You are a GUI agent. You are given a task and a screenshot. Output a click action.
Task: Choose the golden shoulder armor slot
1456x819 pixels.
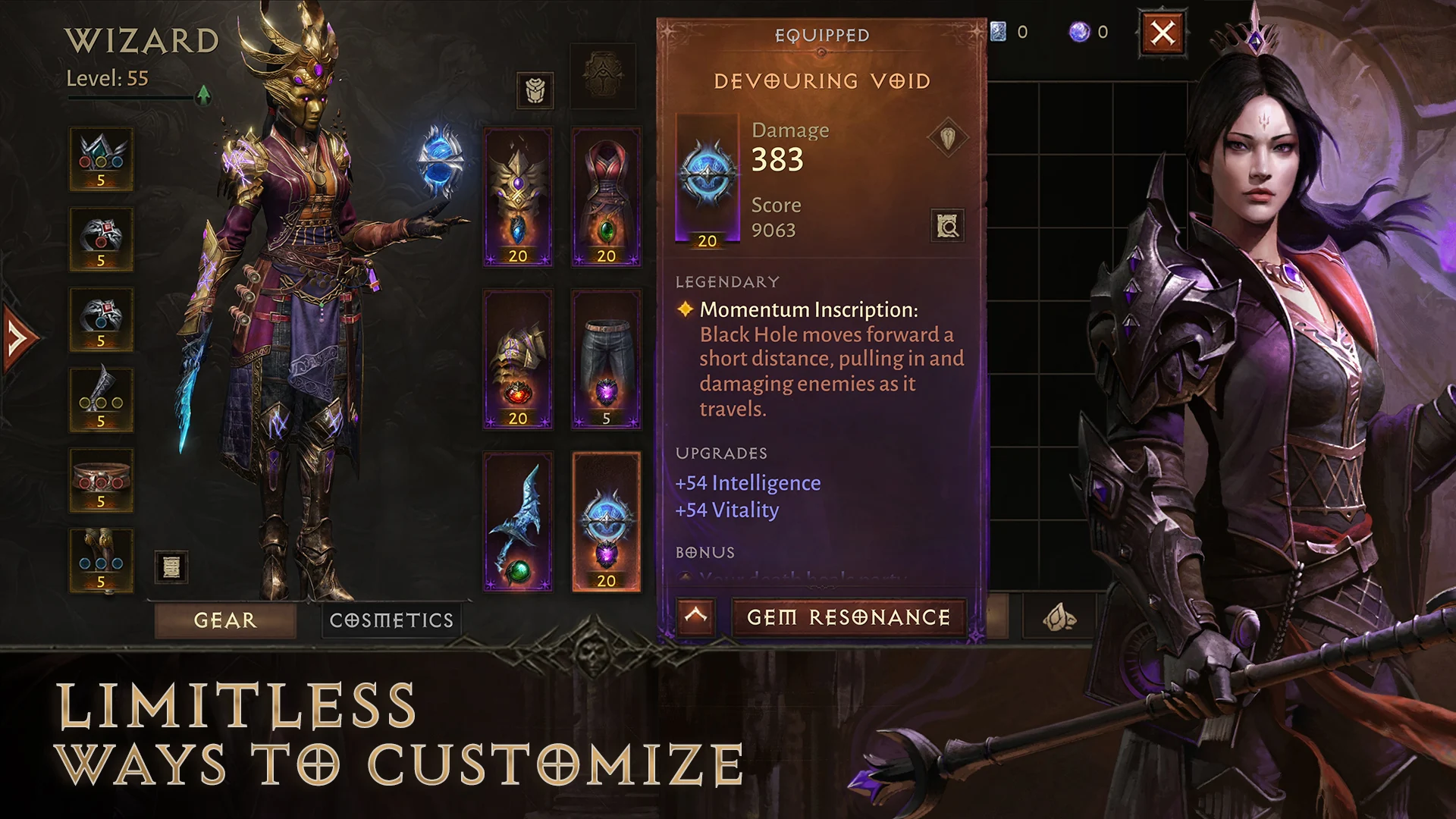click(x=518, y=359)
